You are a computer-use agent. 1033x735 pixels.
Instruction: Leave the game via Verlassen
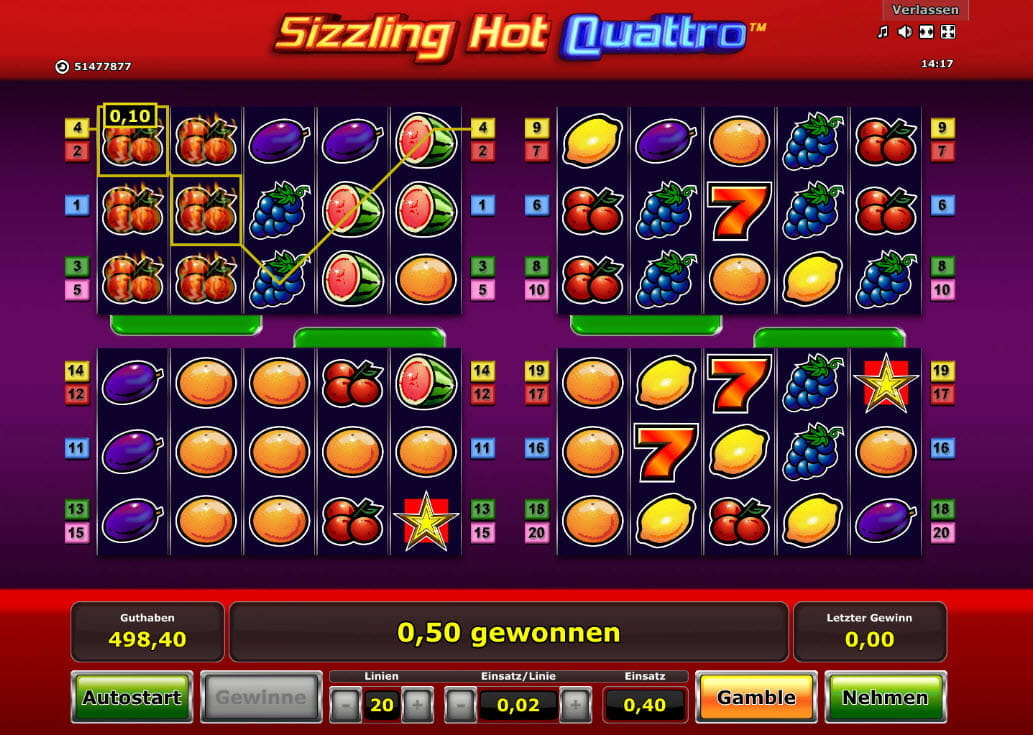(x=925, y=10)
